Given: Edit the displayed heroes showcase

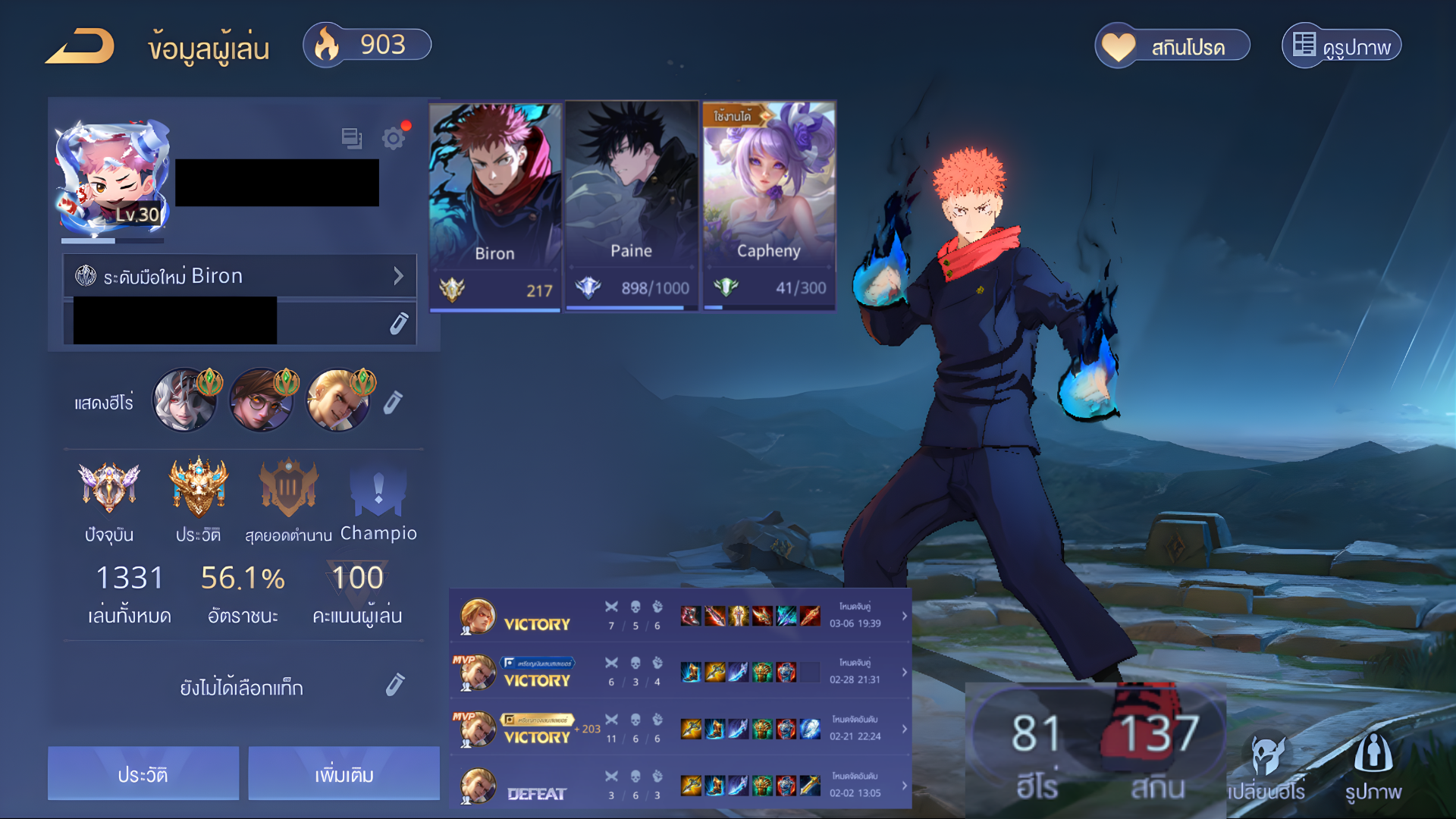Looking at the screenshot, I should click(393, 403).
